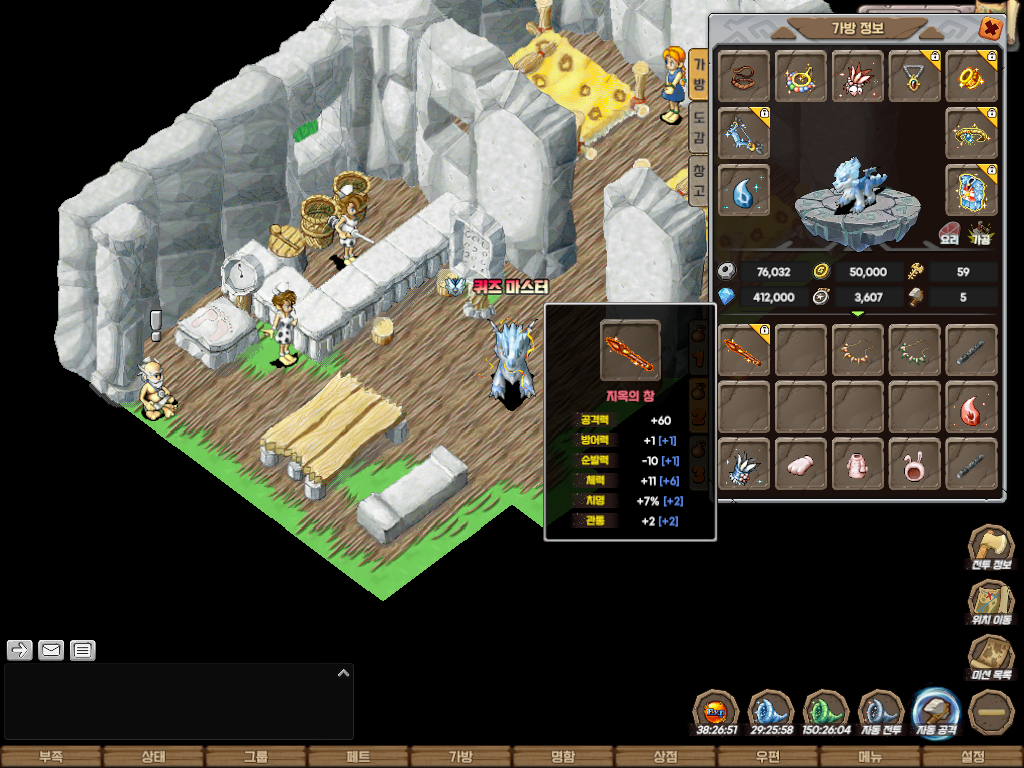Image resolution: width=1024 pixels, height=768 pixels.
Task: Switch to the 도감 side tab
Action: coord(699,125)
